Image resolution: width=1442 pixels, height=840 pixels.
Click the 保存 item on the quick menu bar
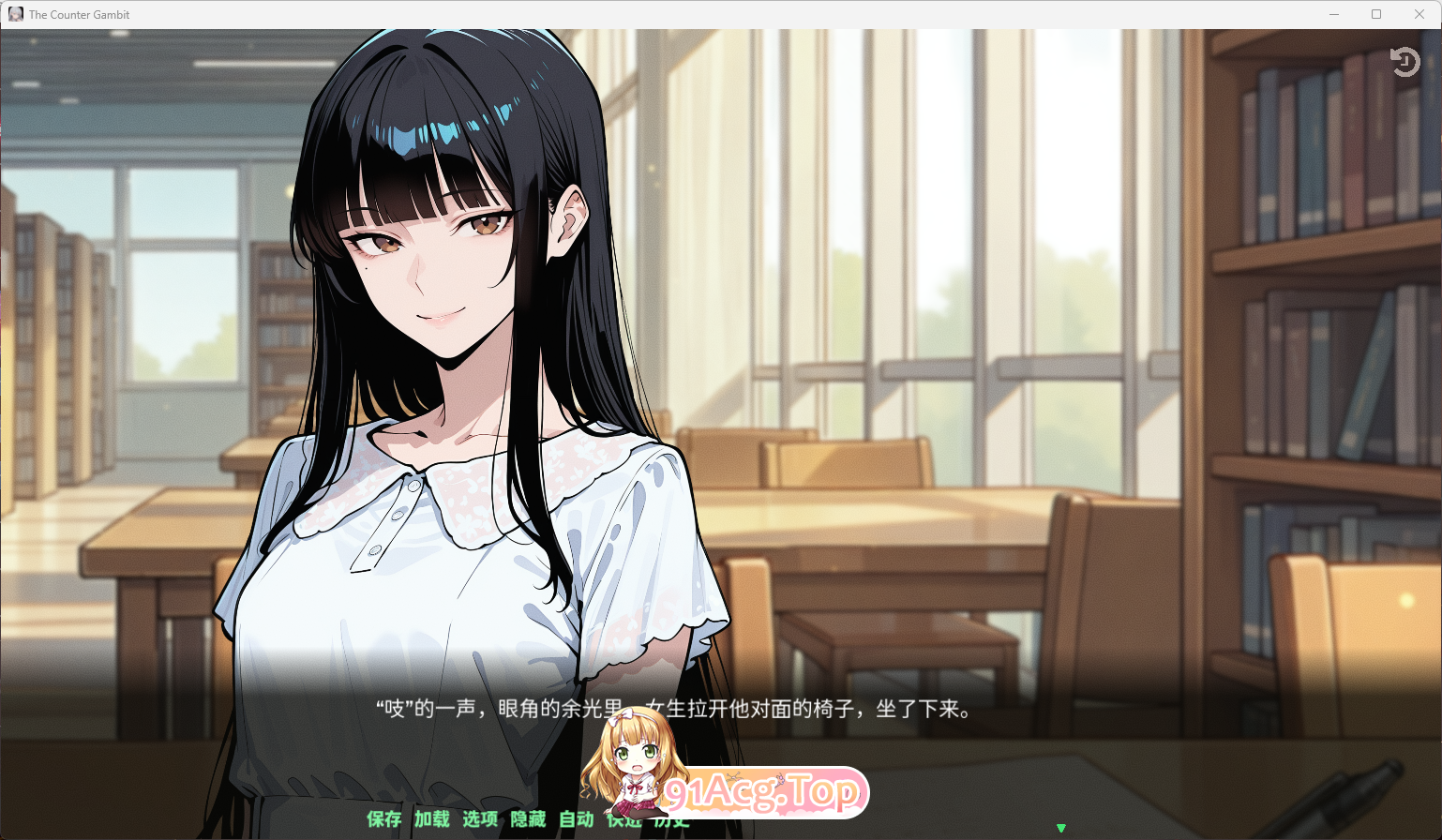tap(383, 819)
